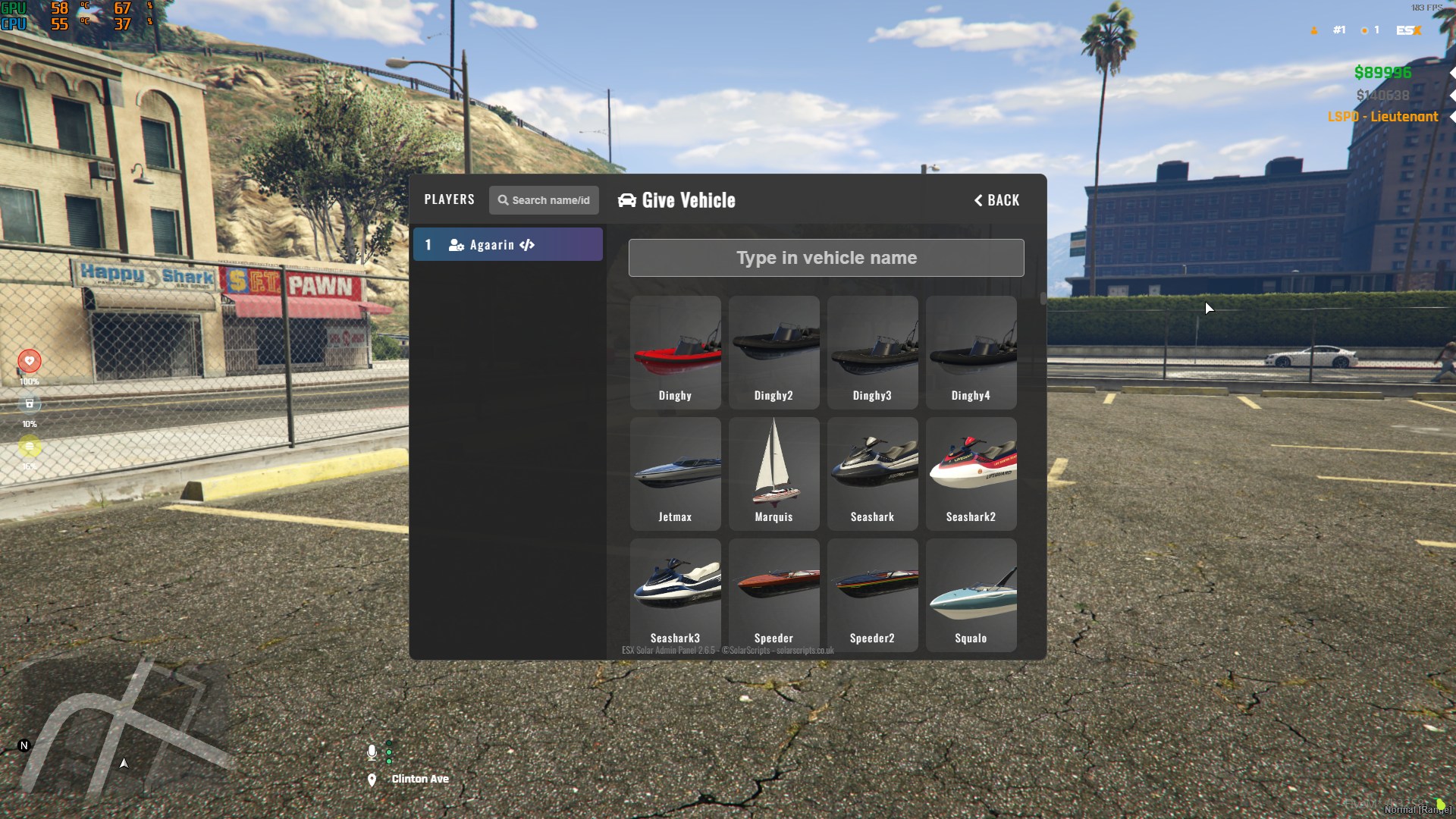
Task: Pick the Dinghy2 vehicle
Action: pyautogui.click(x=773, y=353)
